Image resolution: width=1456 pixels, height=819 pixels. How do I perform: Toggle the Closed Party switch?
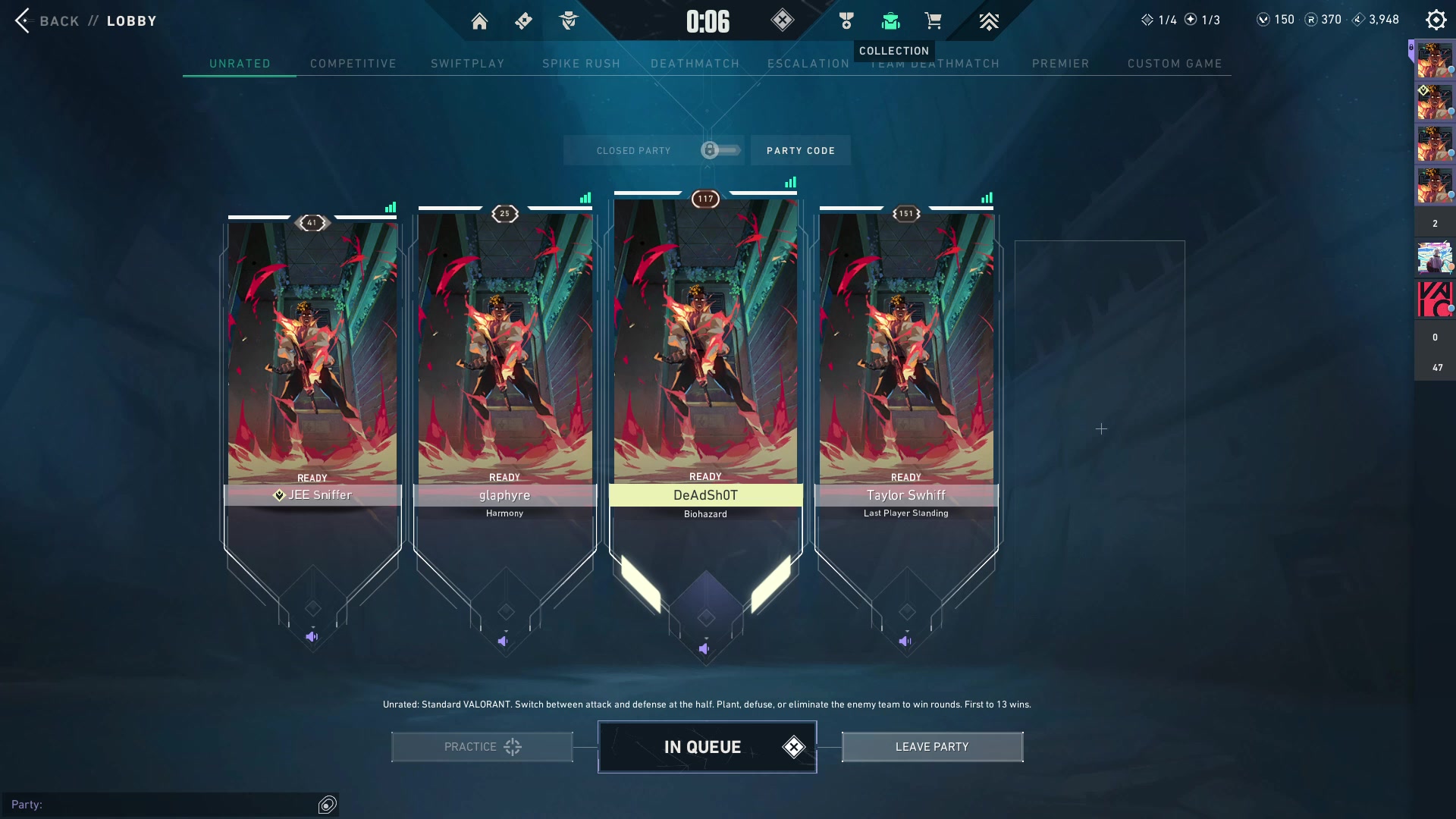pos(720,150)
